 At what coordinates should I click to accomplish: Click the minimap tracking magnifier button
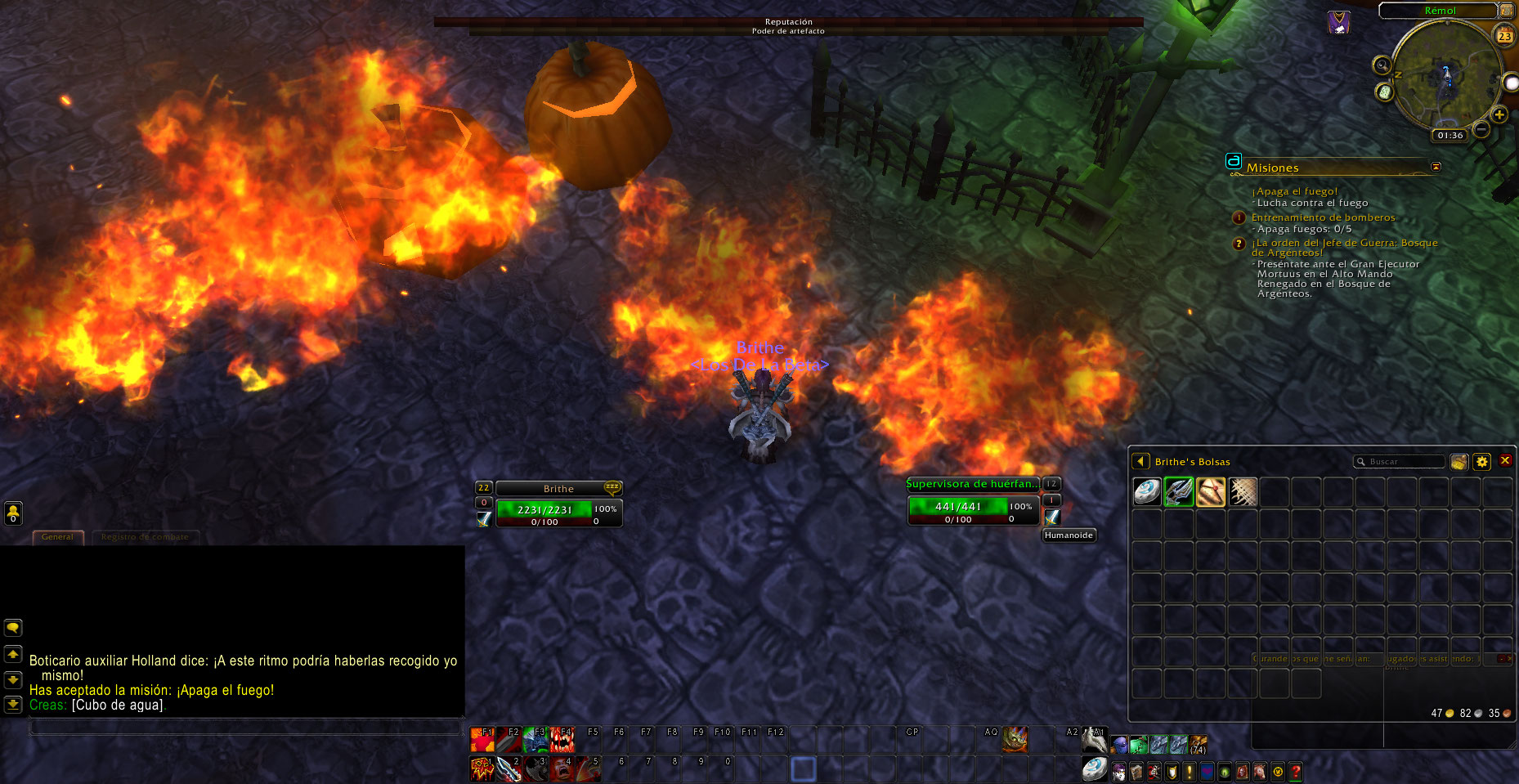(x=1382, y=65)
